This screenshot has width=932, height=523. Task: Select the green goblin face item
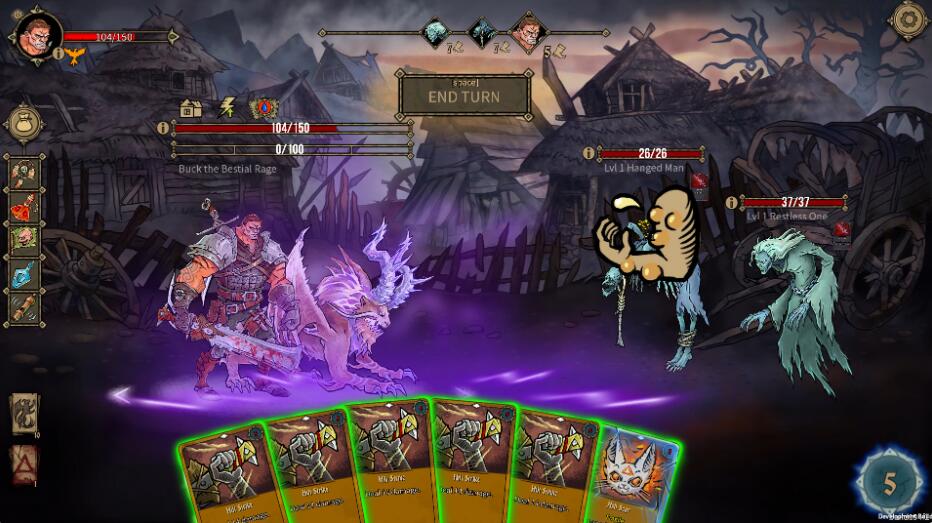(x=25, y=241)
